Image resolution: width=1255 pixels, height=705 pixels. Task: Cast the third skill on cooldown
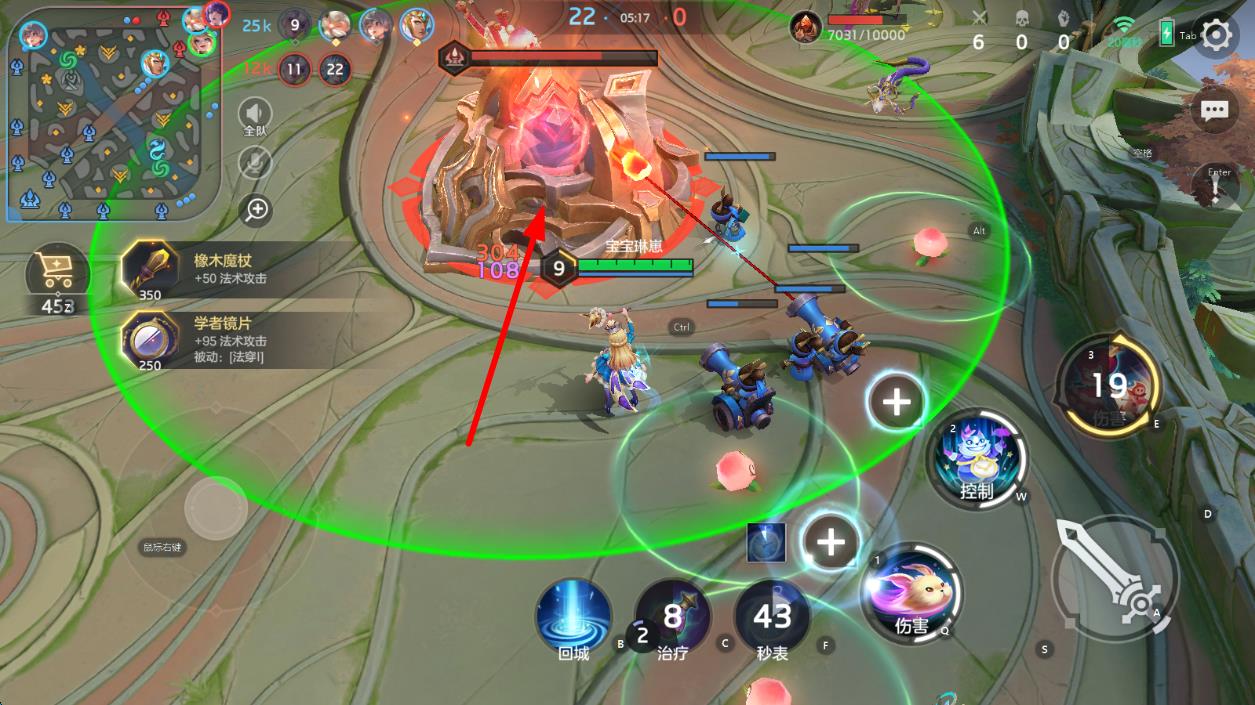(x=1108, y=385)
